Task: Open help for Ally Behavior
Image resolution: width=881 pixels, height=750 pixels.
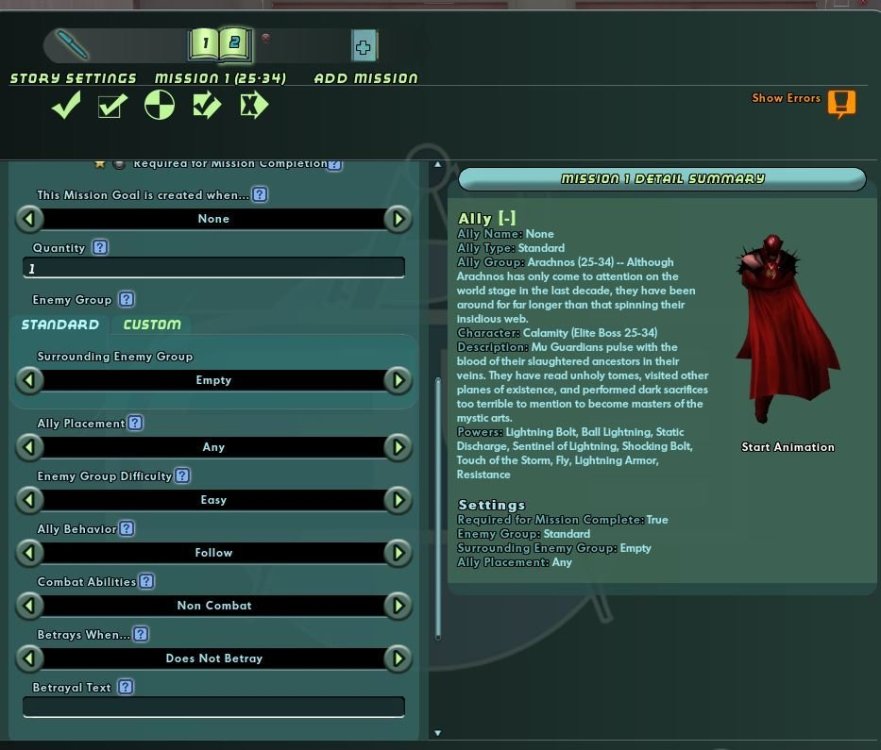Action: [x=127, y=529]
